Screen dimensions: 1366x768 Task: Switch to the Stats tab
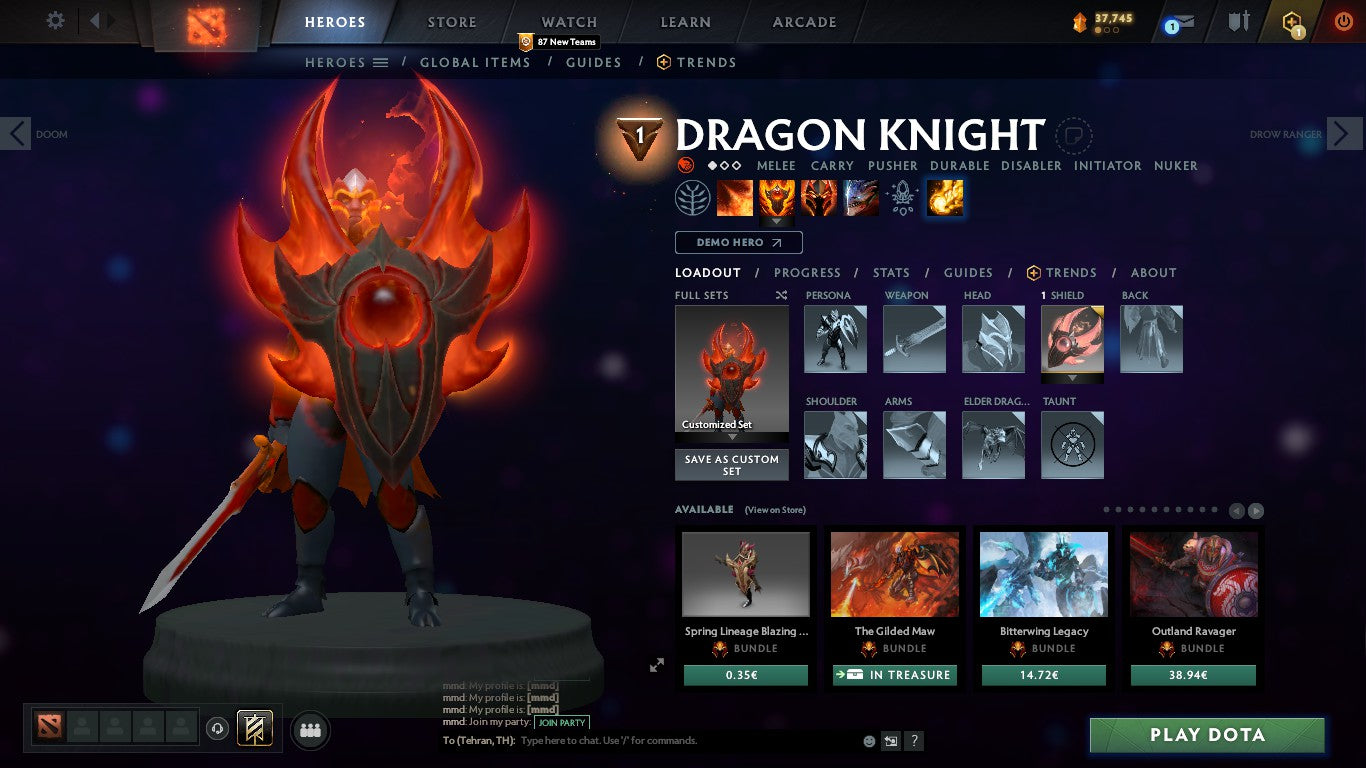[890, 272]
